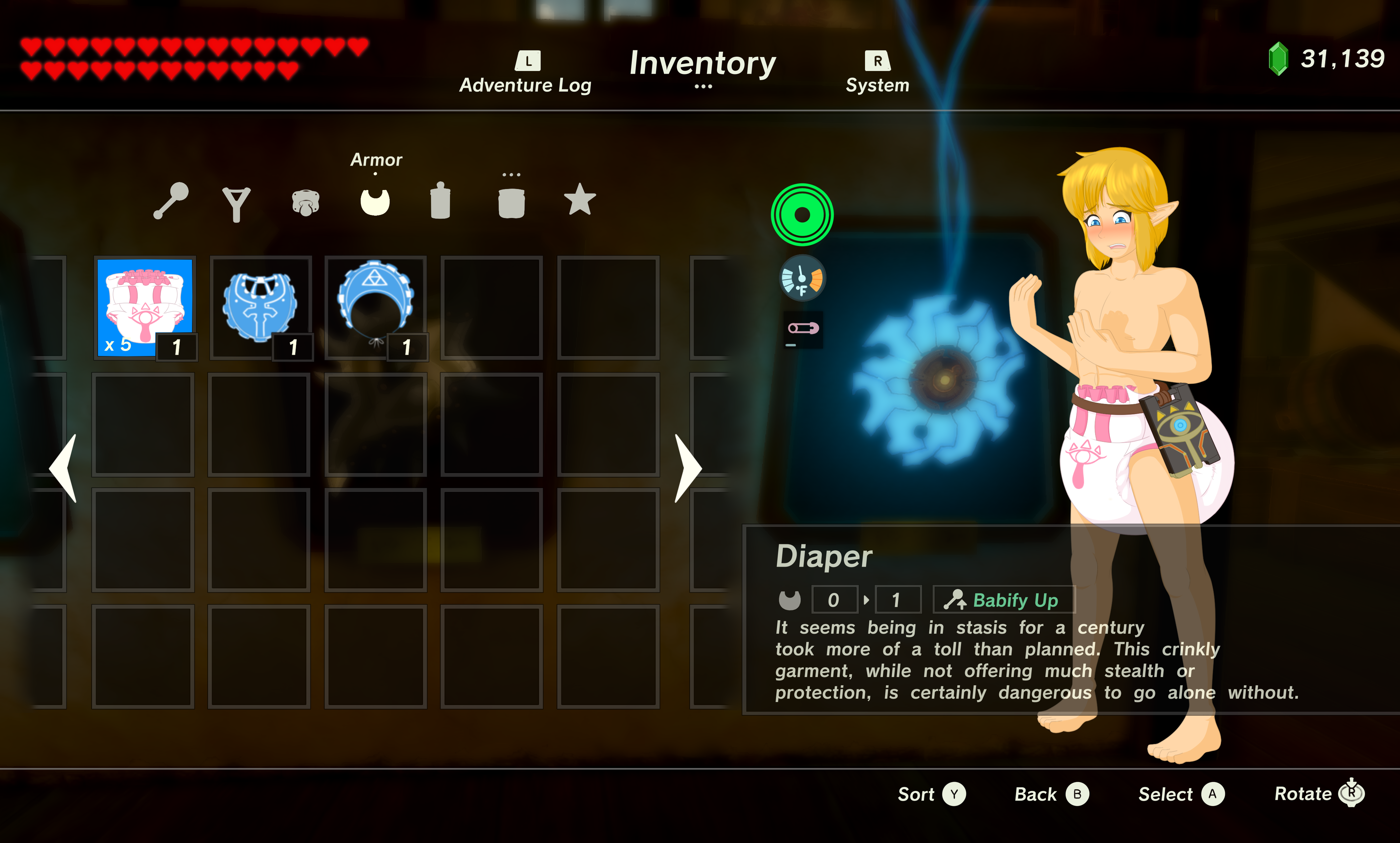Switch to the baby bottle category

coord(440,201)
